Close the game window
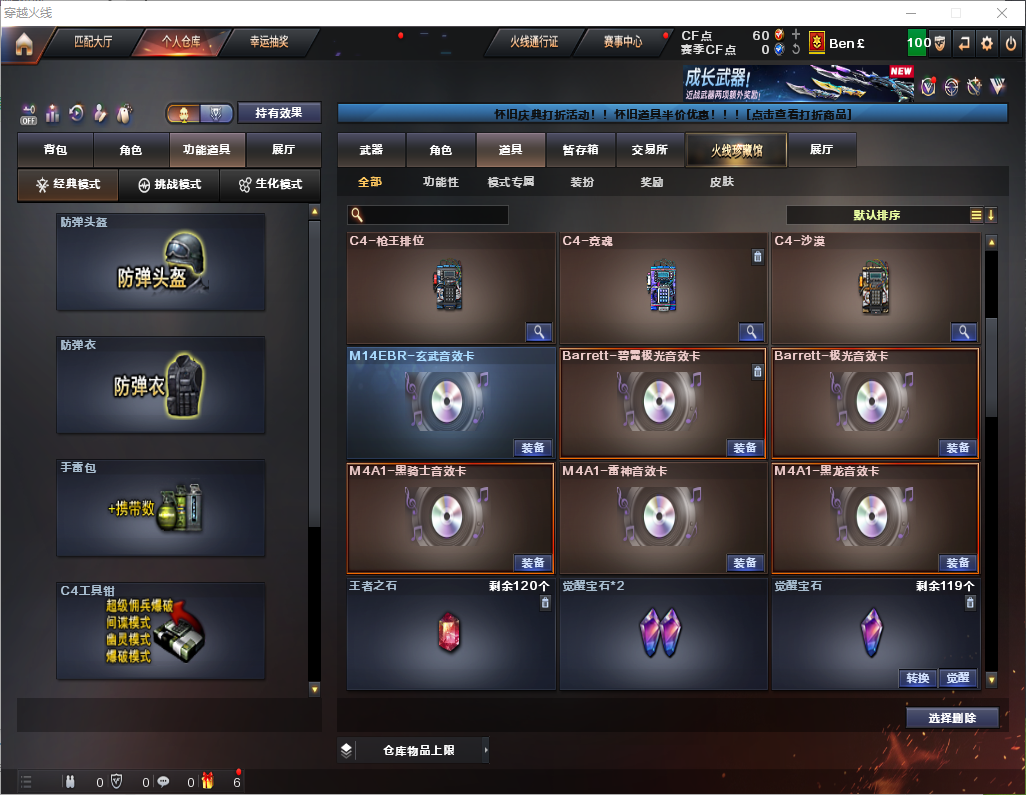Image resolution: width=1026 pixels, height=795 pixels. (x=1001, y=13)
